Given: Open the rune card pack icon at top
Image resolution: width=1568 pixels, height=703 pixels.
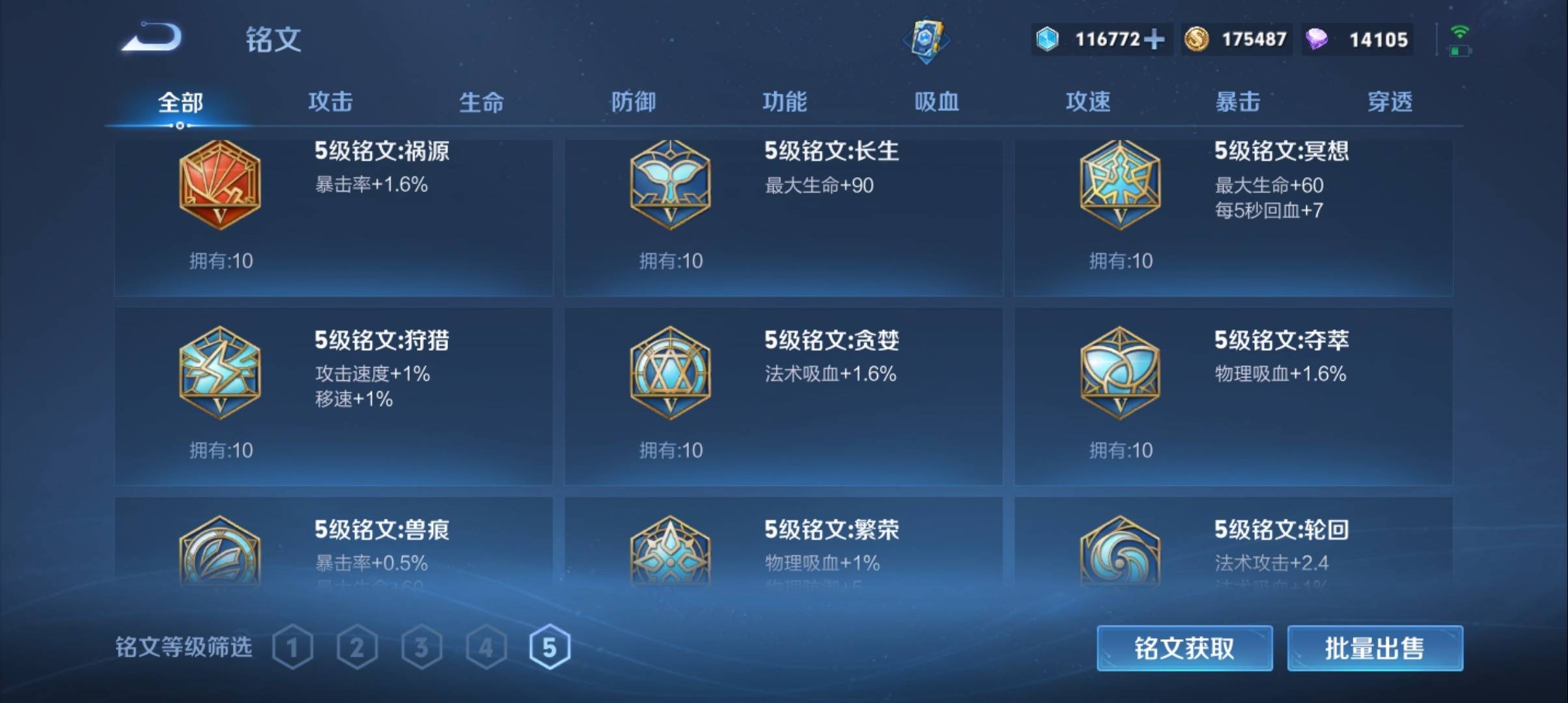Looking at the screenshot, I should (927, 40).
